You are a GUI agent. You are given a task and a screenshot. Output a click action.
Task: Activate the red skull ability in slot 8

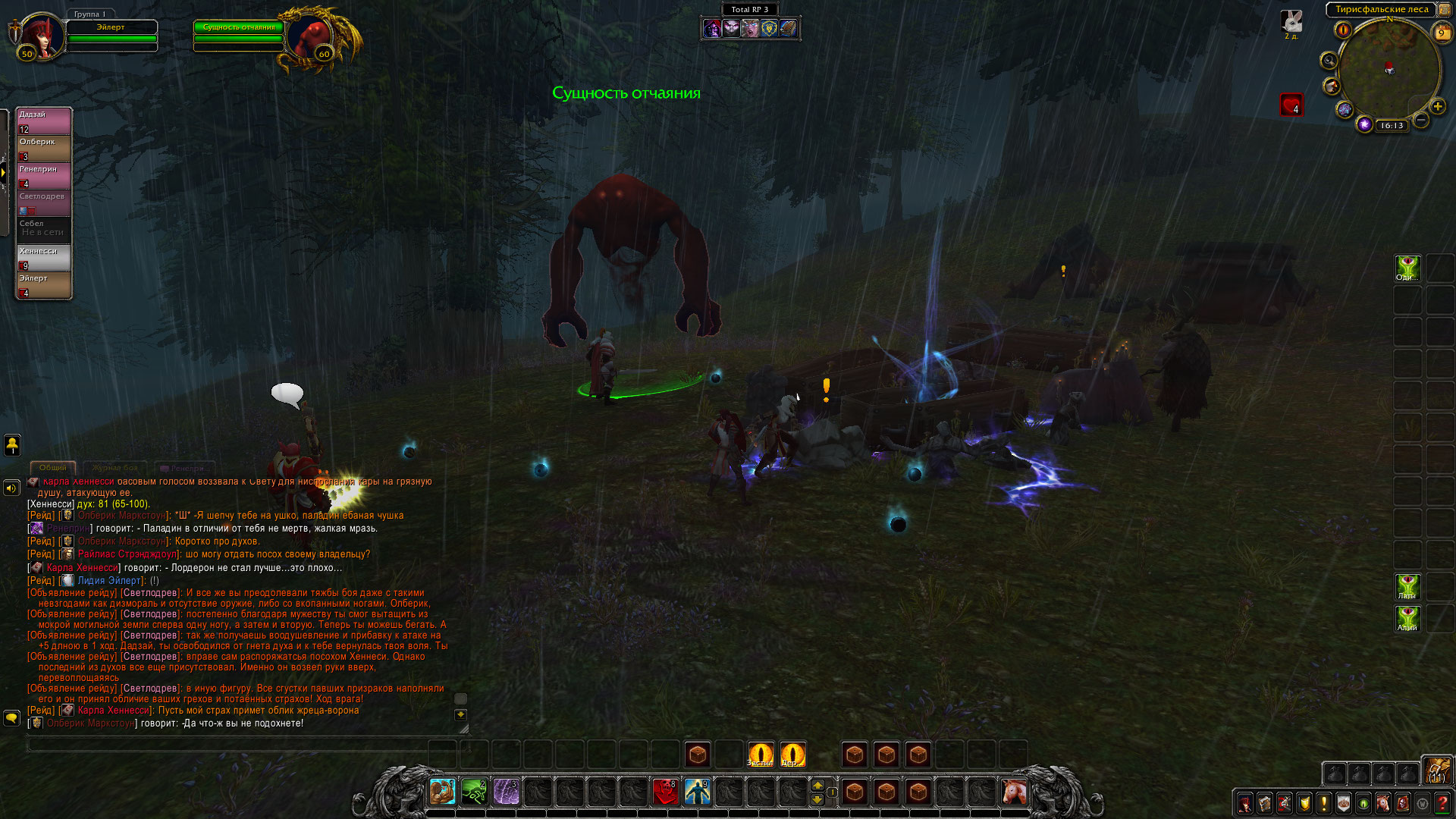(x=665, y=792)
